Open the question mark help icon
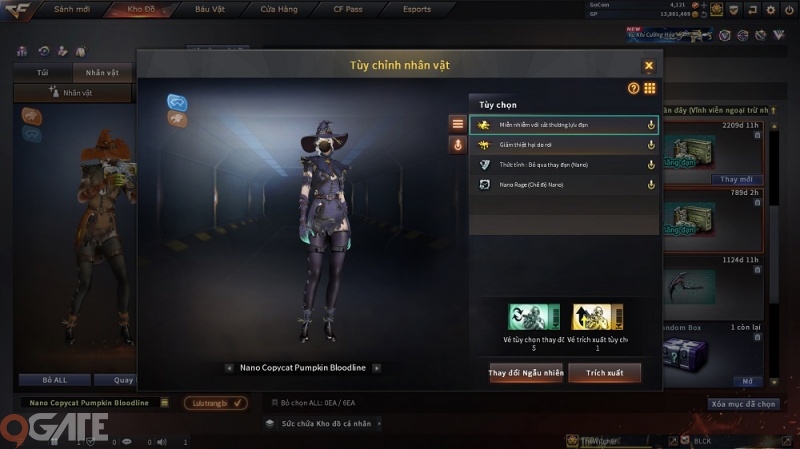This screenshot has height=449, width=800. (x=633, y=89)
